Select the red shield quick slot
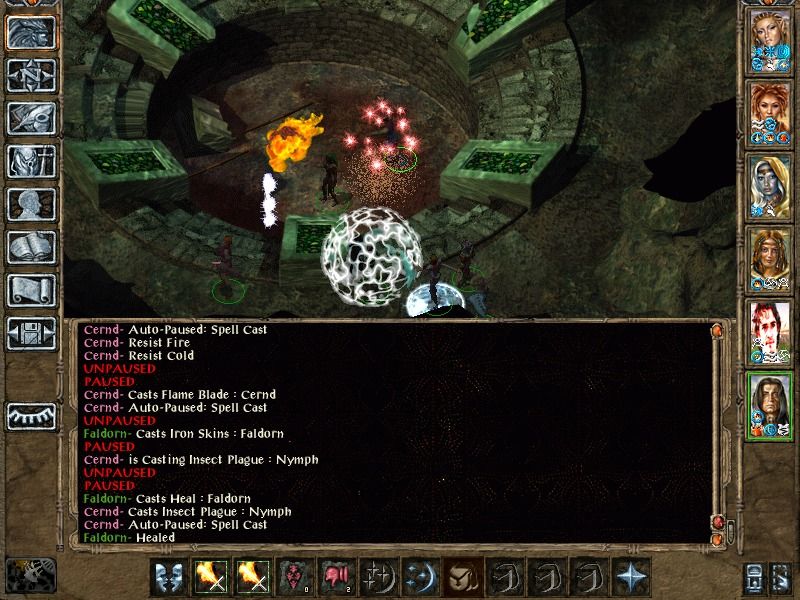The height and width of the screenshot is (600, 800). coord(294,577)
